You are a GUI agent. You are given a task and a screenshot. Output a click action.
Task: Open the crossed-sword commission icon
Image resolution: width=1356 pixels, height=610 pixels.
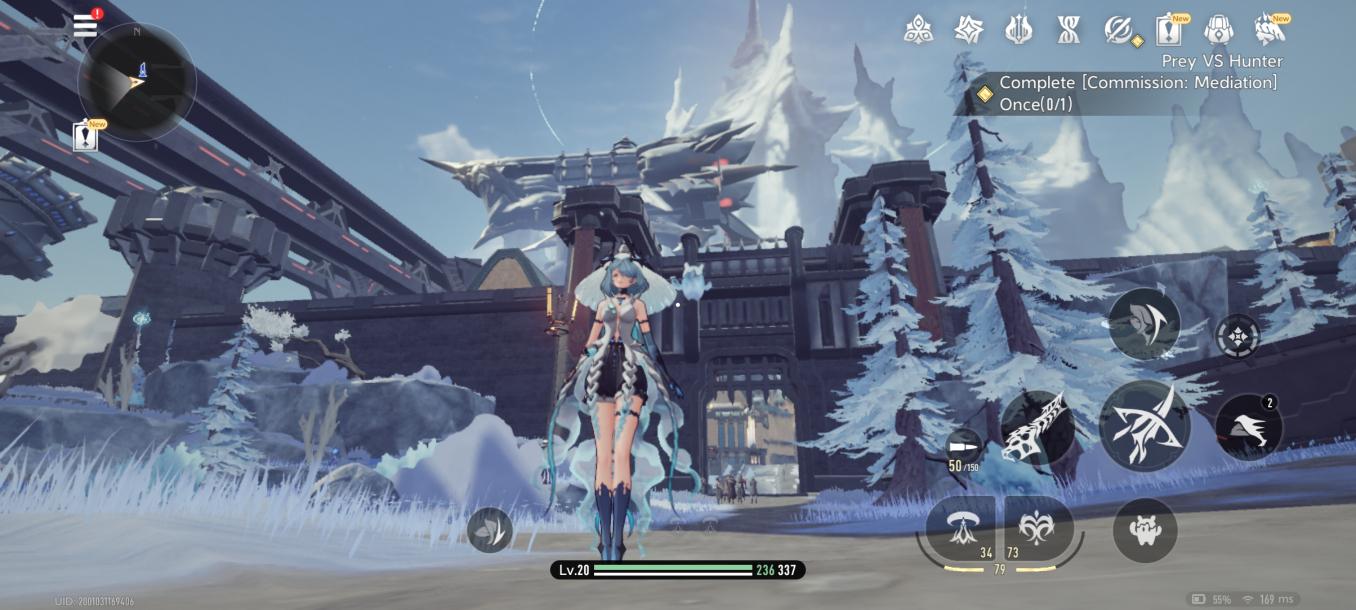pyautogui.click(x=1119, y=30)
